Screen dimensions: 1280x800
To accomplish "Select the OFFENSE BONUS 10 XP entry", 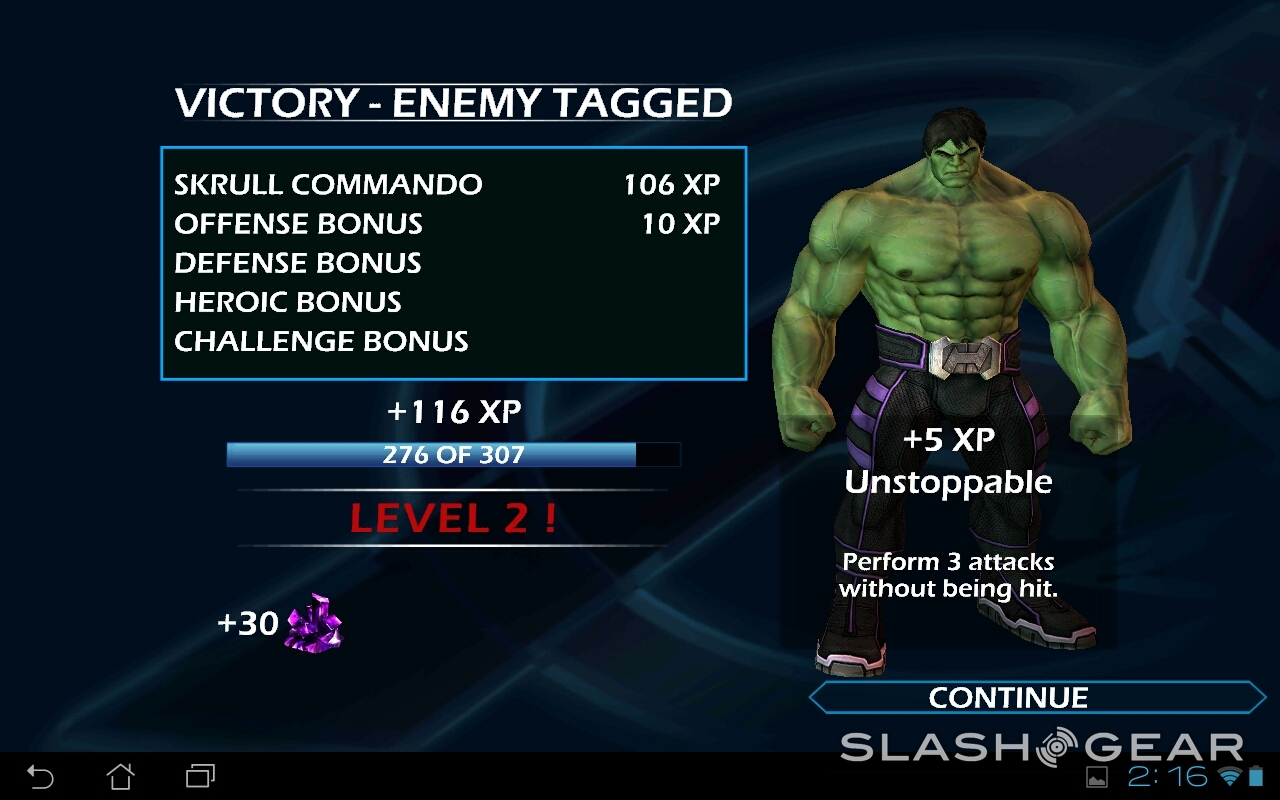I will pos(447,224).
